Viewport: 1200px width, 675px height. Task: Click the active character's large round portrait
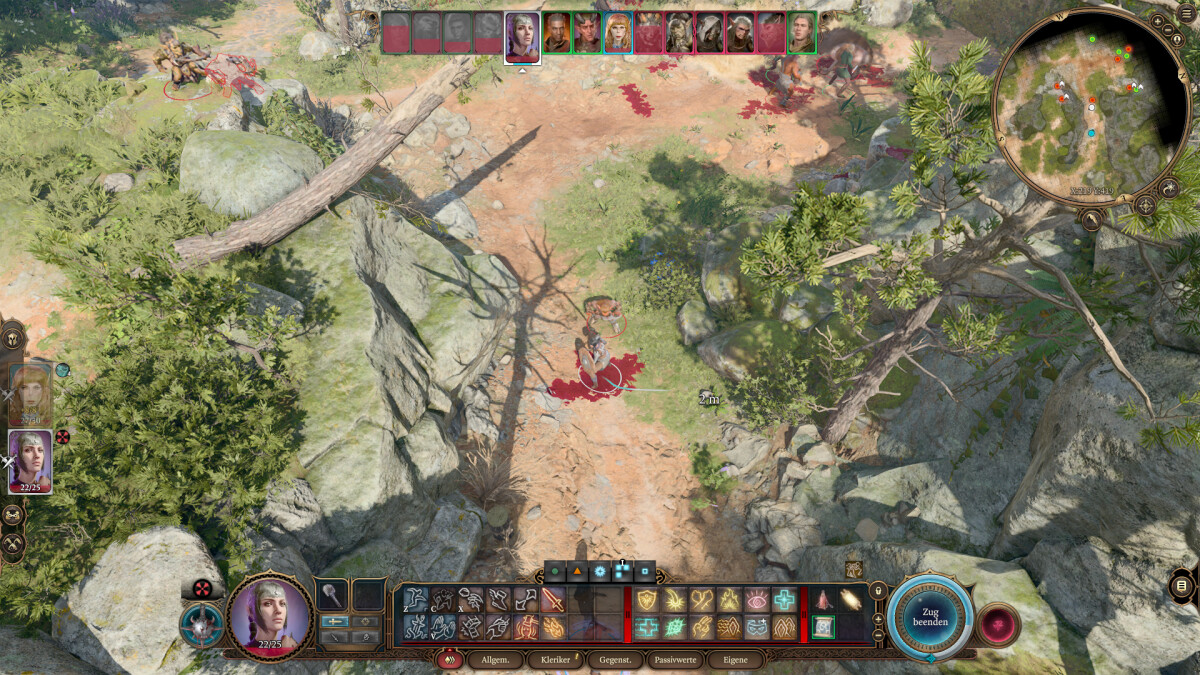click(269, 615)
